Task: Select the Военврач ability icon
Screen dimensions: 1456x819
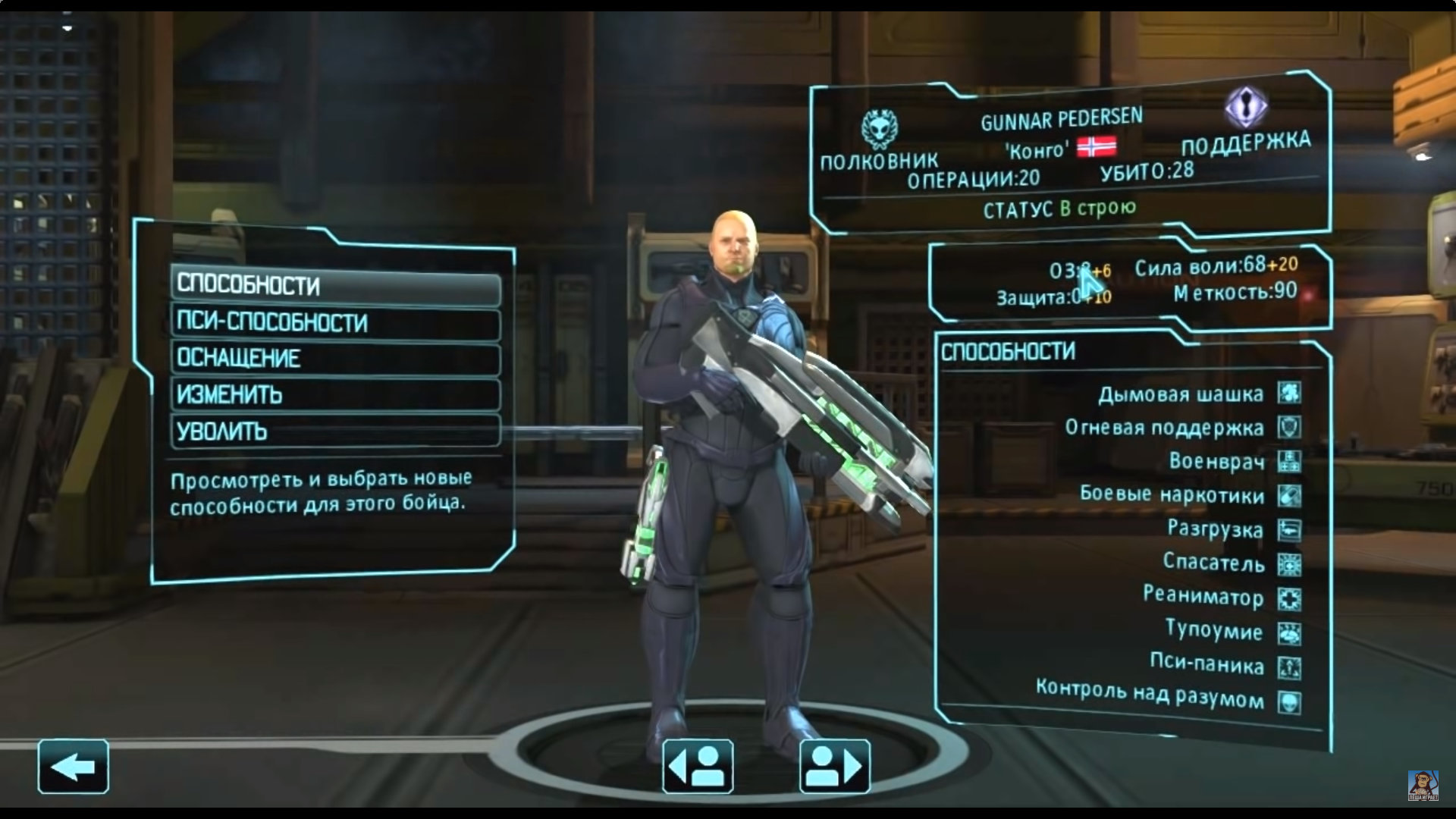Action: tap(1289, 461)
